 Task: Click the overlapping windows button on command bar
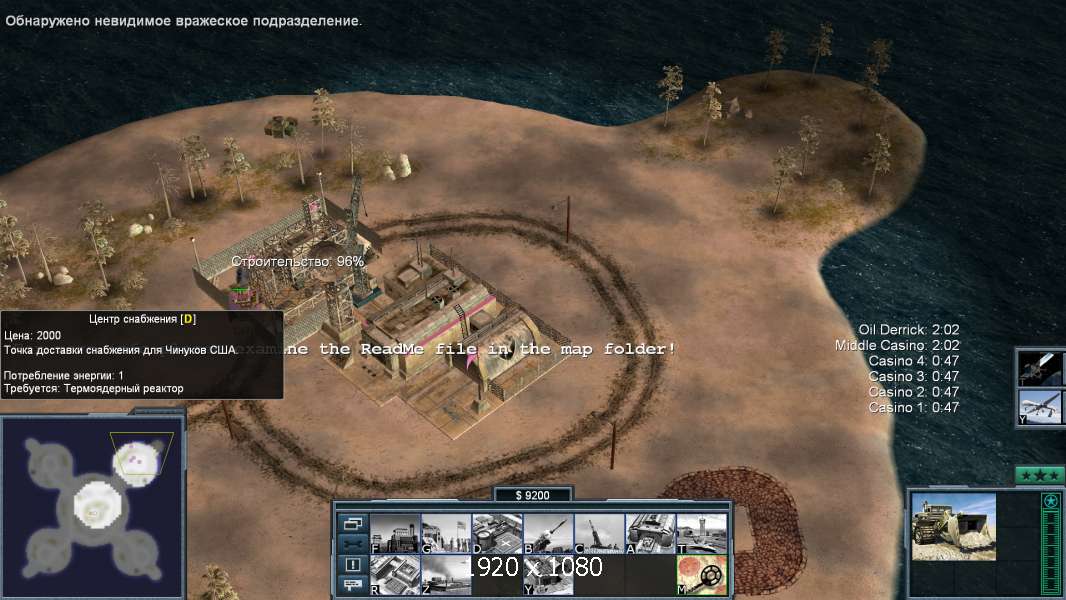pyautogui.click(x=352, y=523)
